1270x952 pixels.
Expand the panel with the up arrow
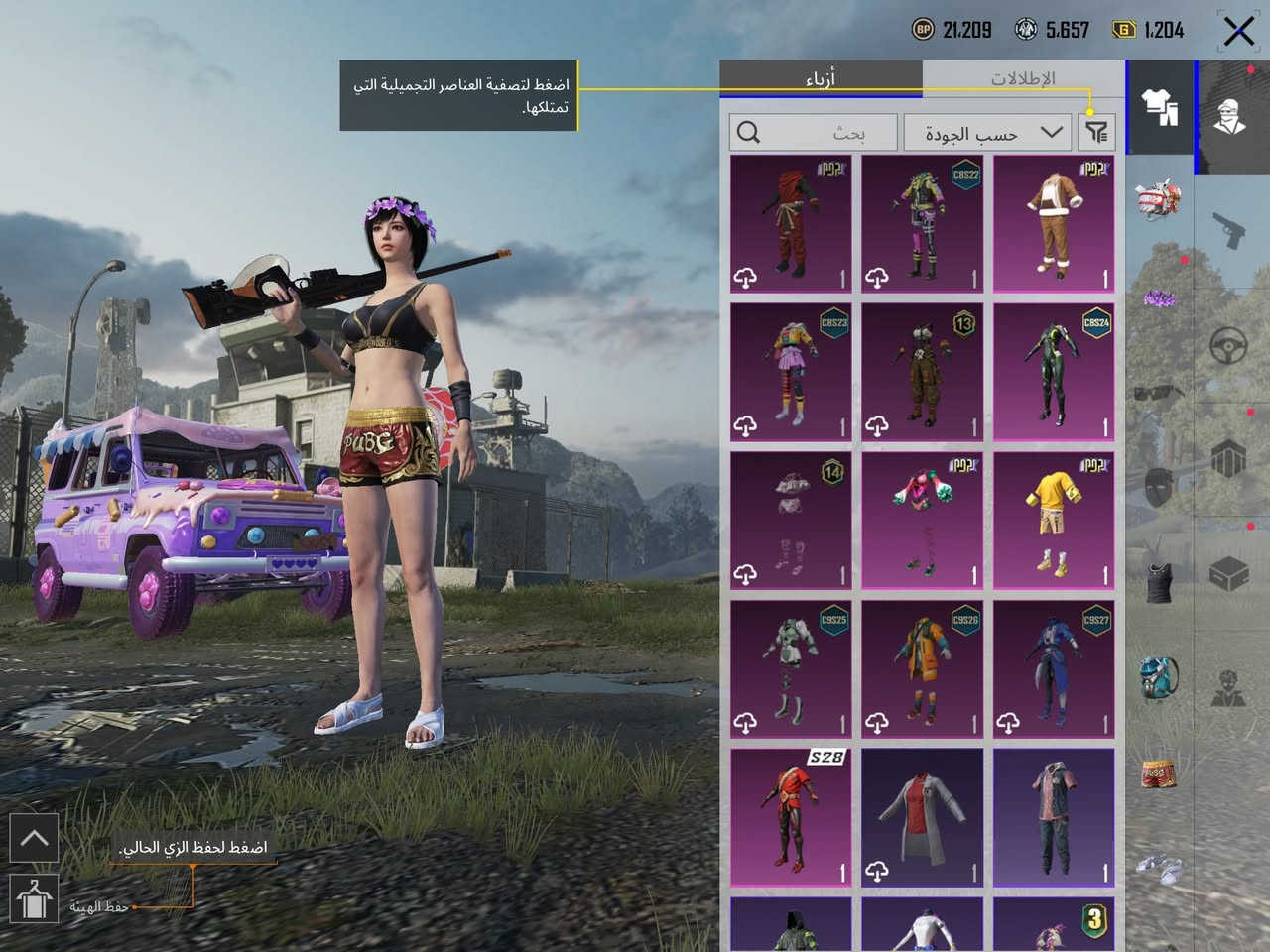click(x=34, y=839)
